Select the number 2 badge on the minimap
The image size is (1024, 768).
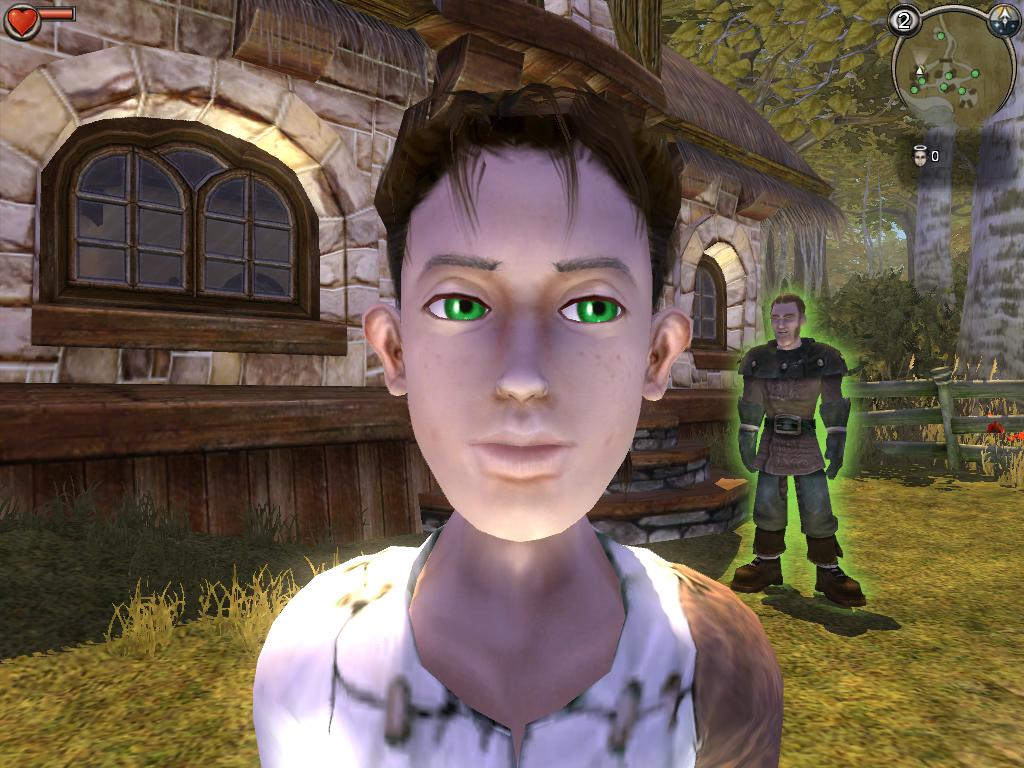[x=905, y=22]
